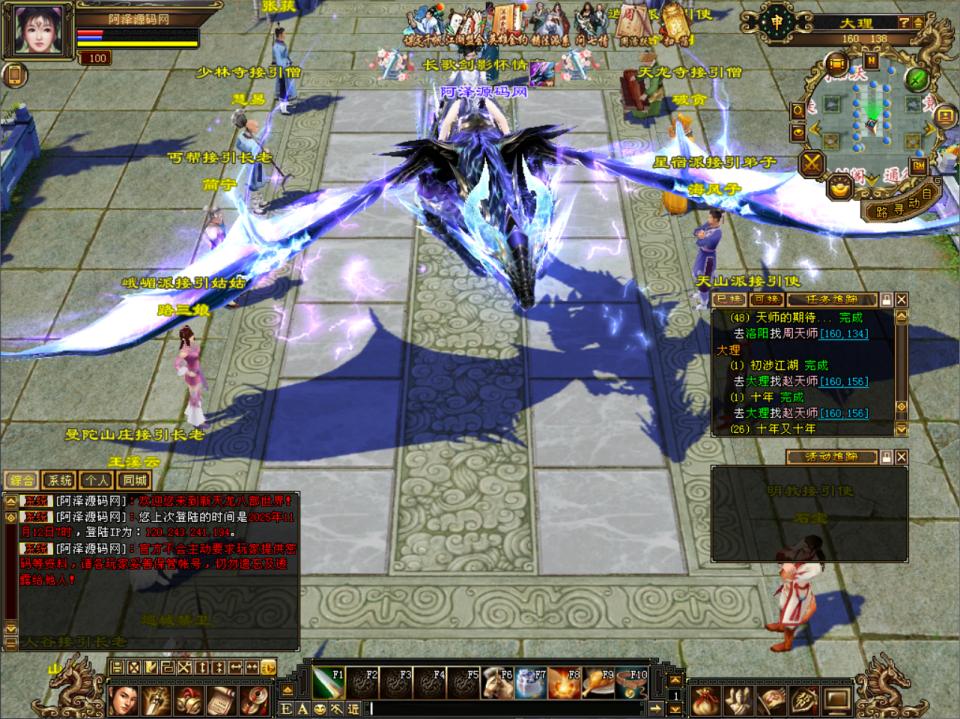The image size is (960, 719).
Task: Switch to the 系统 system chat tab
Action: point(59,480)
